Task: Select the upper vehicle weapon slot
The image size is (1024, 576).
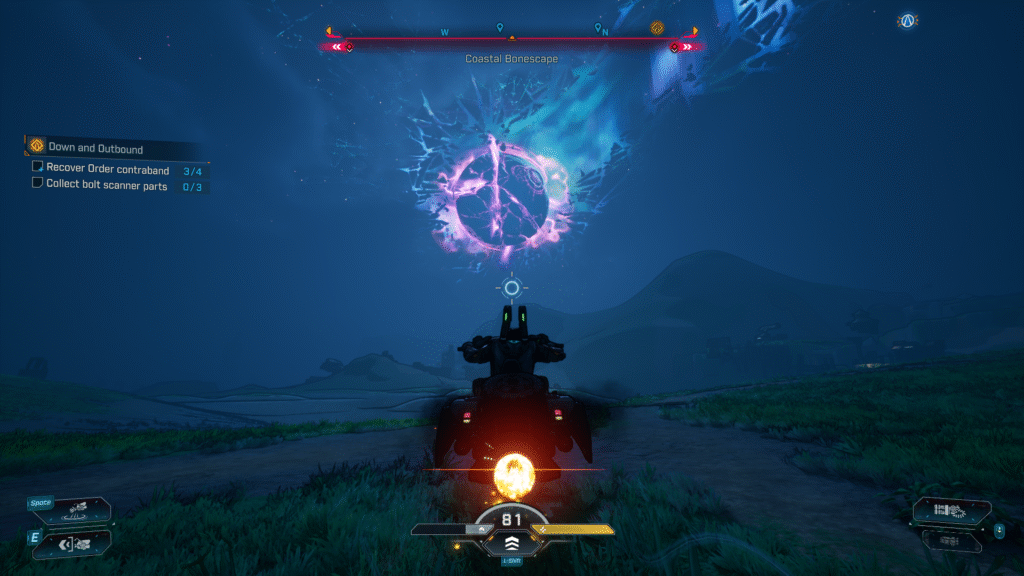Action: coord(951,511)
